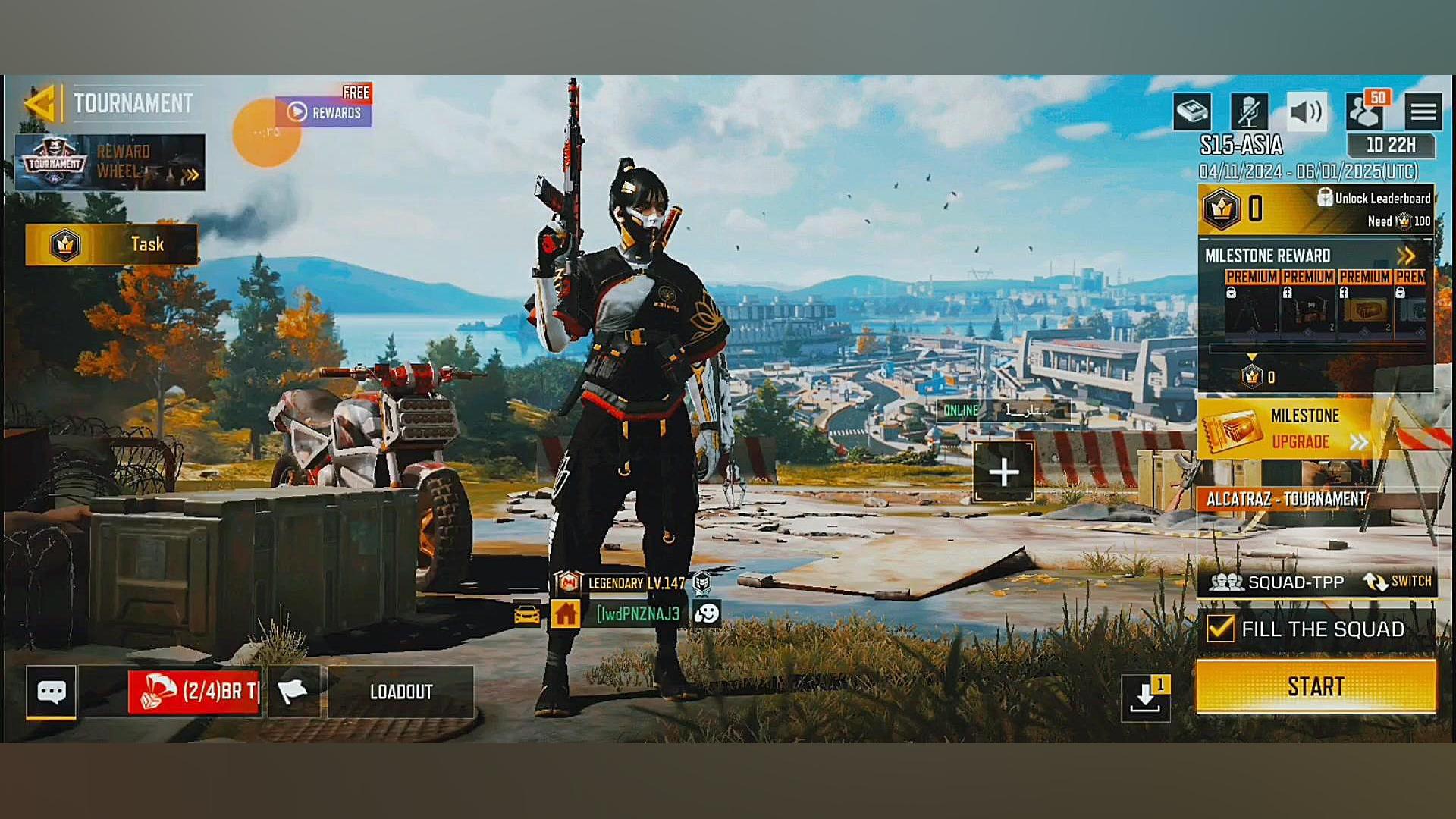Switch the Squad-TPP mode

(x=1398, y=582)
